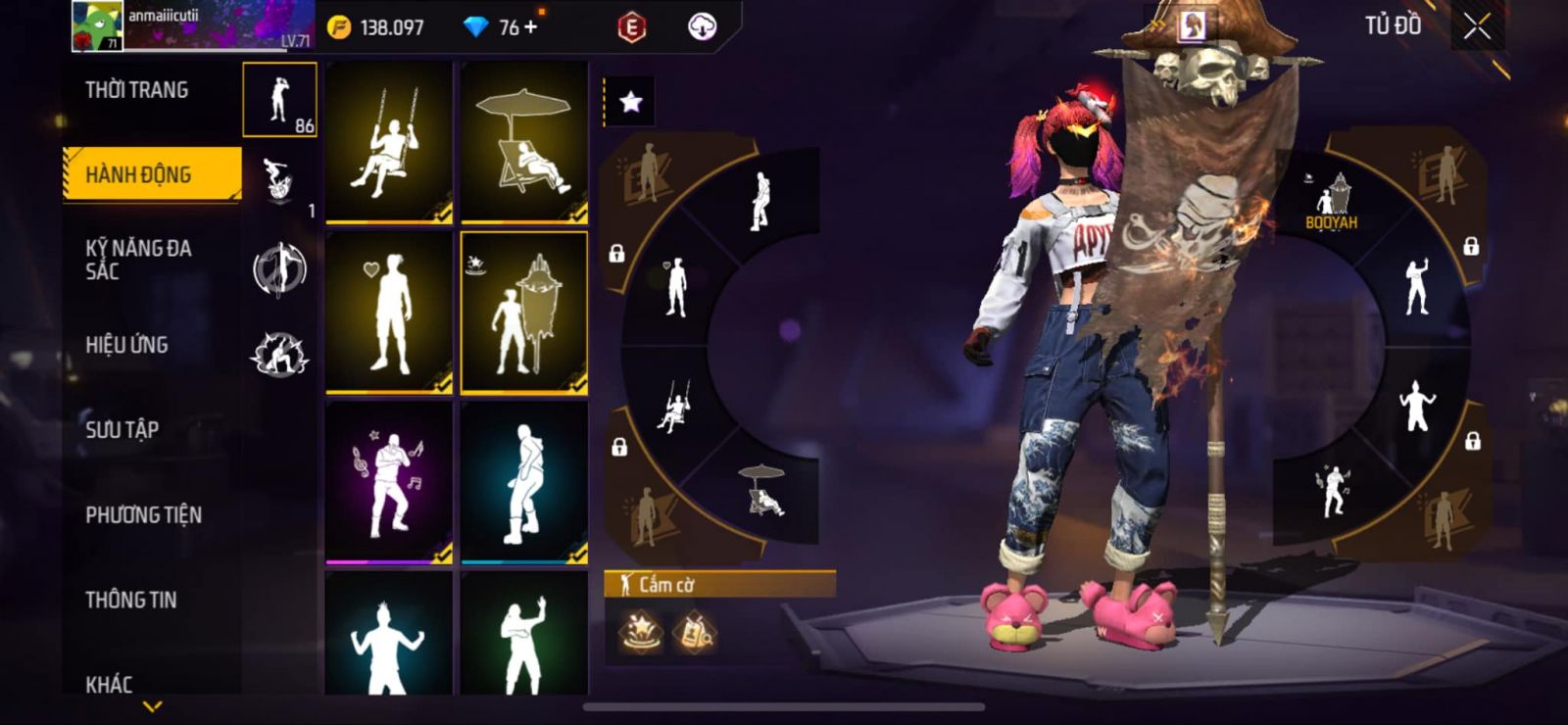Open the player profile avatar
This screenshot has width=1568, height=725.
pos(97,25)
